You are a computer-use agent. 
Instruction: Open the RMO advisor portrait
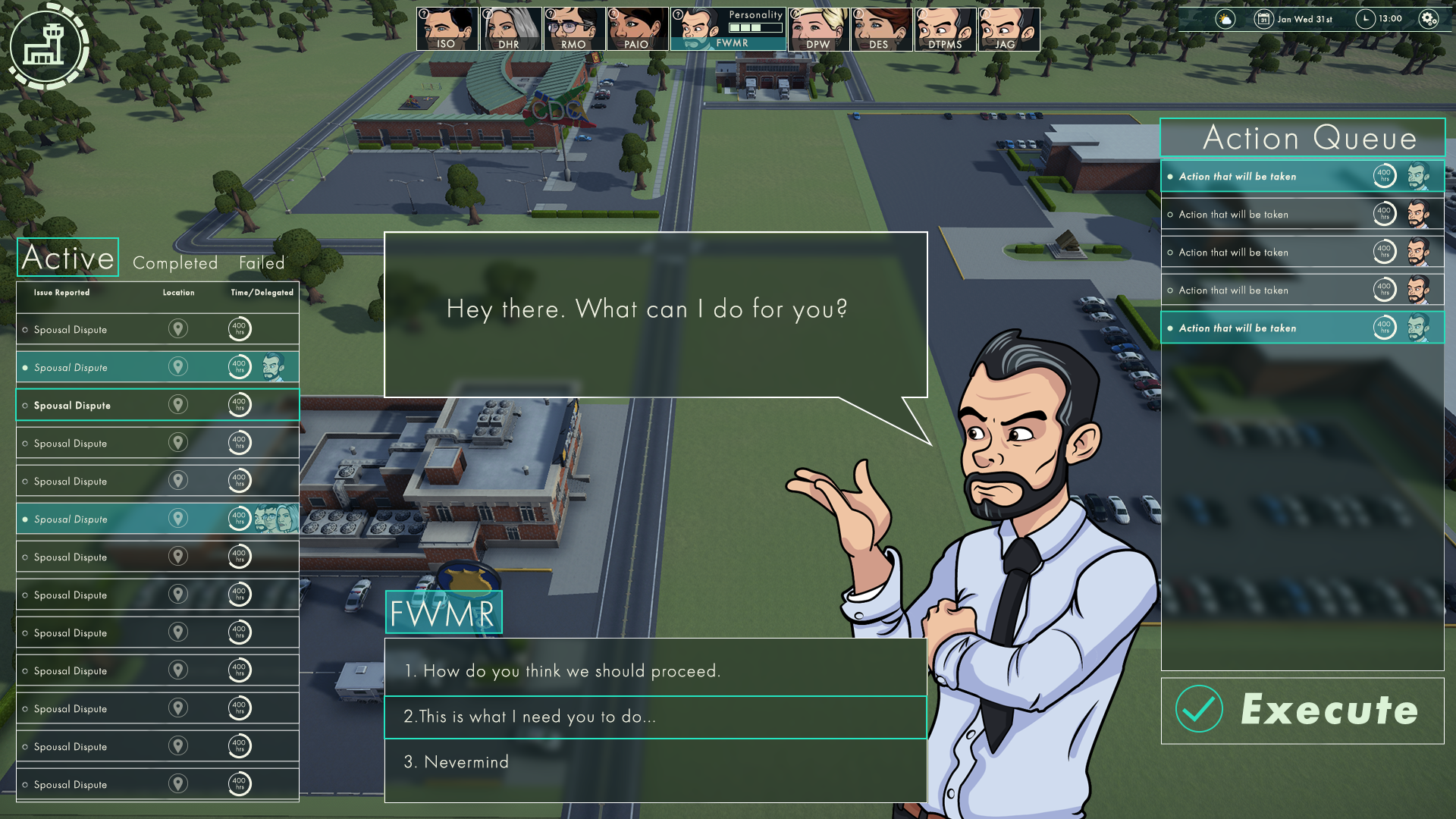tap(573, 29)
